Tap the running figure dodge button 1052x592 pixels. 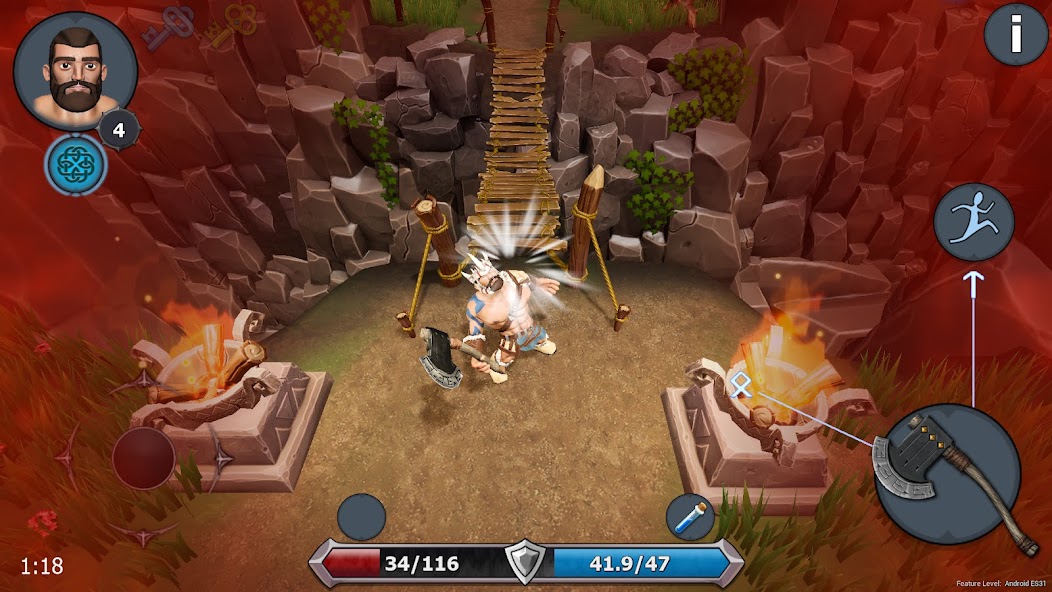974,222
